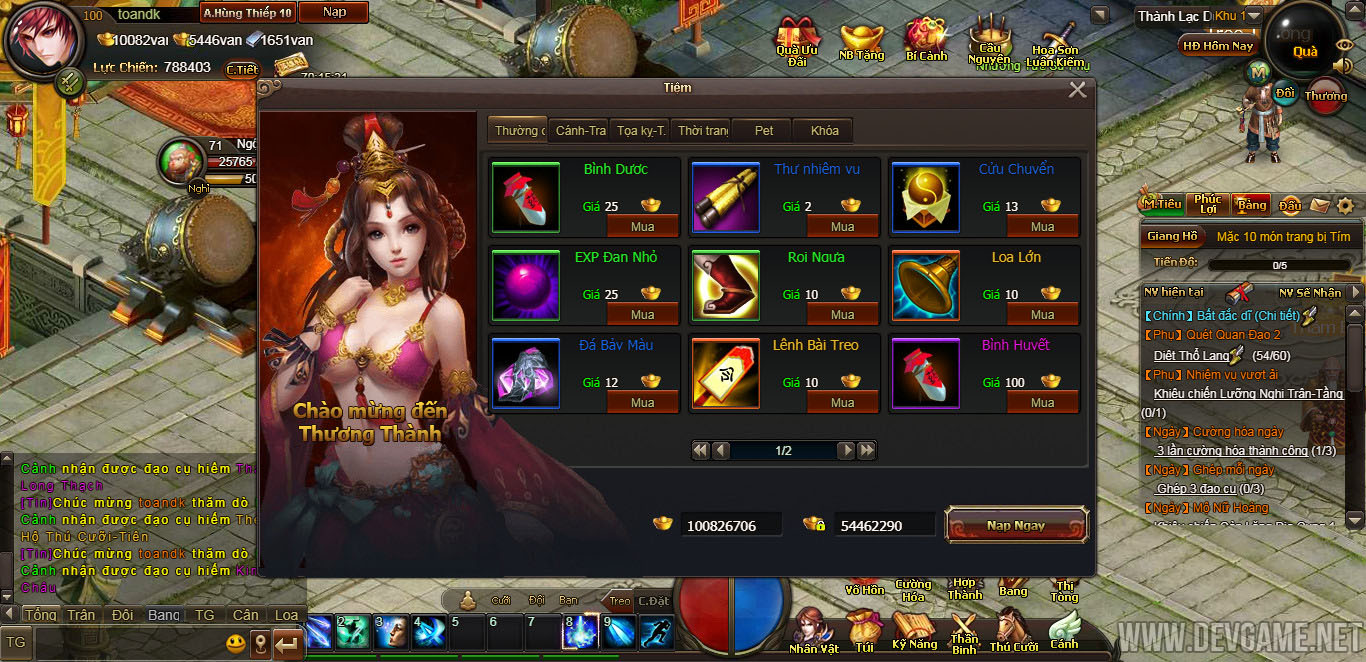The height and width of the screenshot is (662, 1366).
Task: Buy the Loa Lớn horn
Action: coord(1042,315)
